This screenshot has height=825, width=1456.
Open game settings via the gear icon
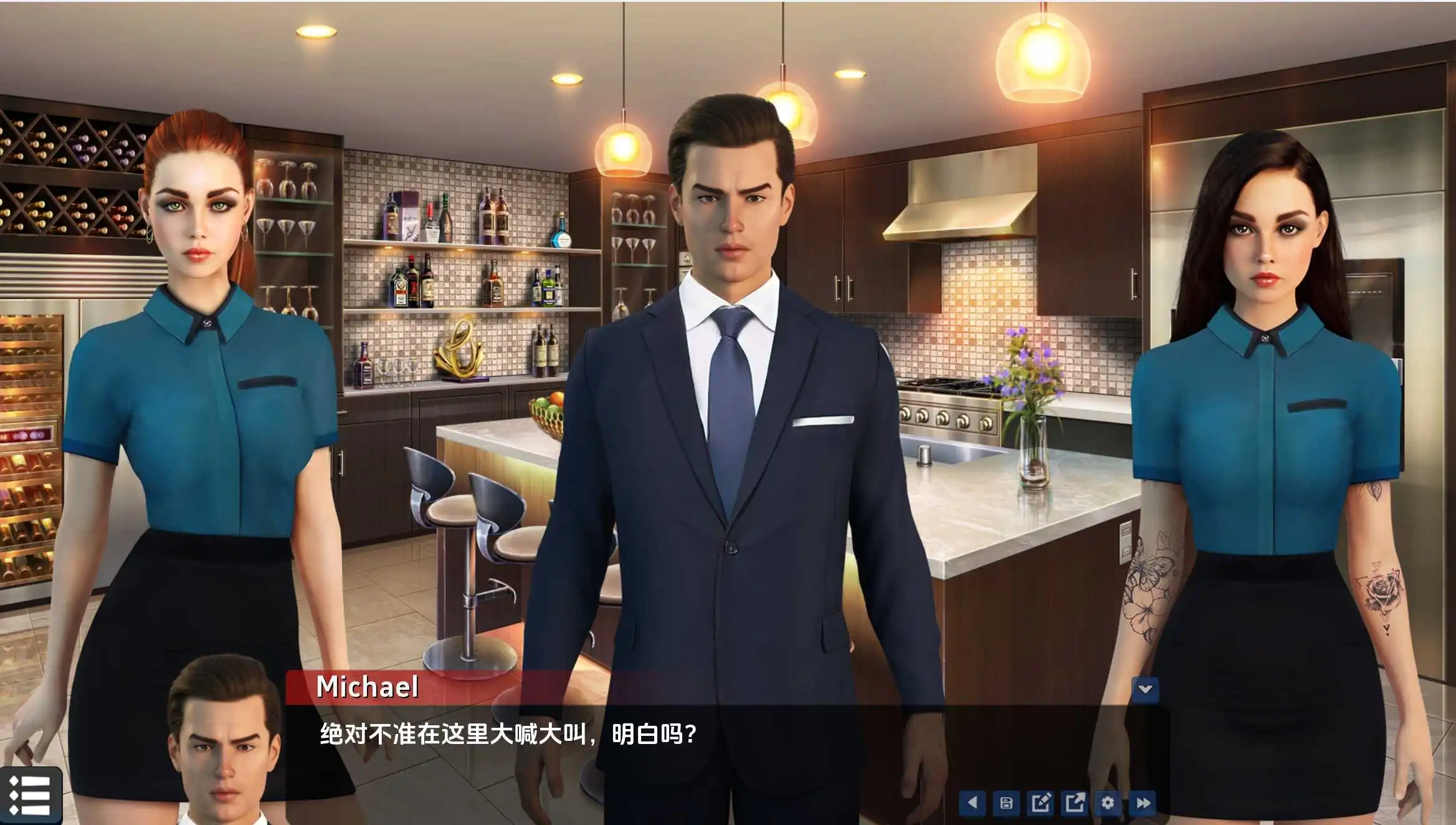click(1107, 803)
